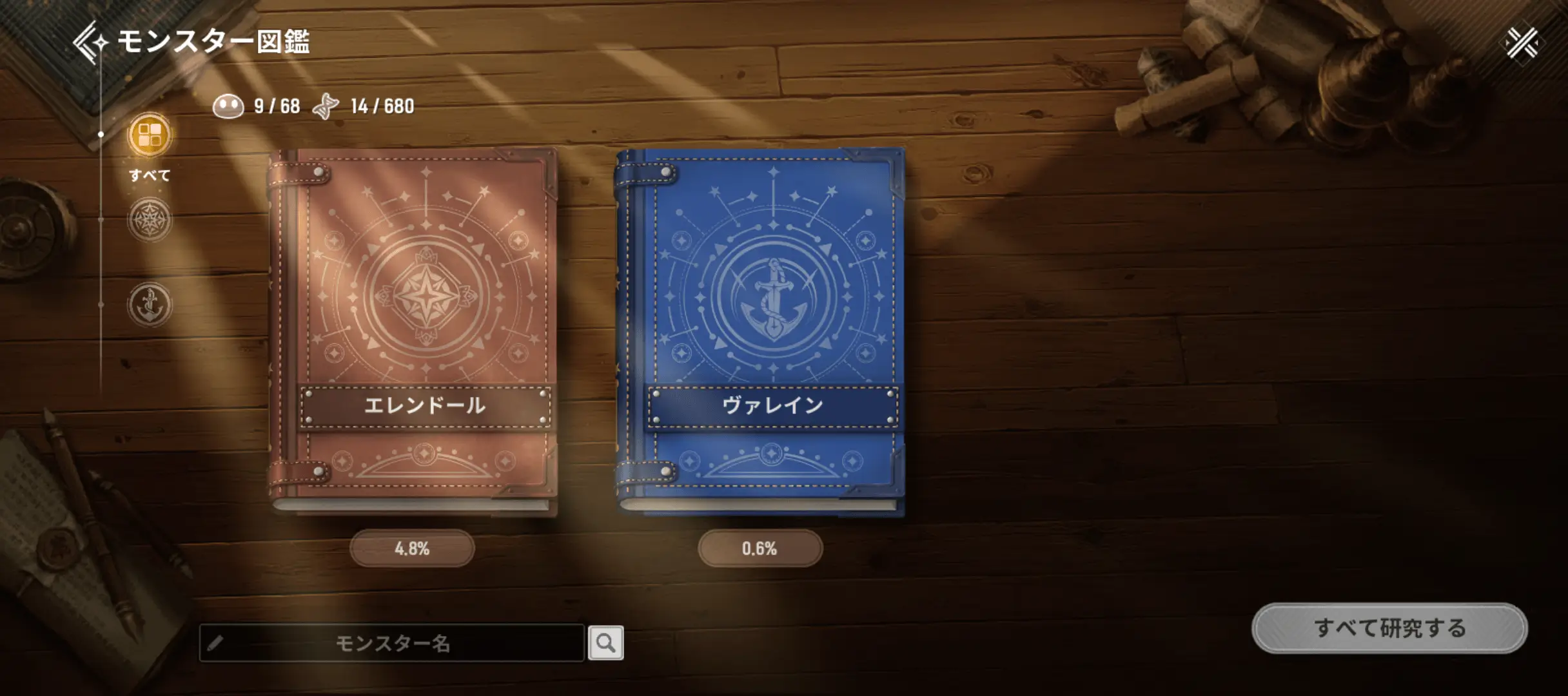Click the magnifying glass search button
The width and height of the screenshot is (1568, 696).
tap(605, 643)
